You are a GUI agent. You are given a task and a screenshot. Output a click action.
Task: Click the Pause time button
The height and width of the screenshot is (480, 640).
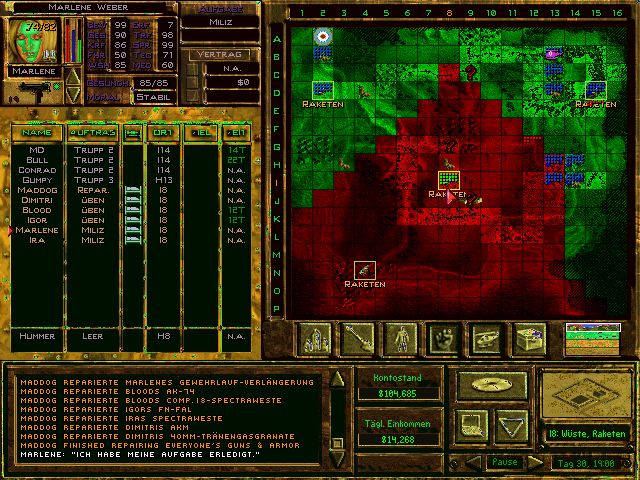(505, 462)
